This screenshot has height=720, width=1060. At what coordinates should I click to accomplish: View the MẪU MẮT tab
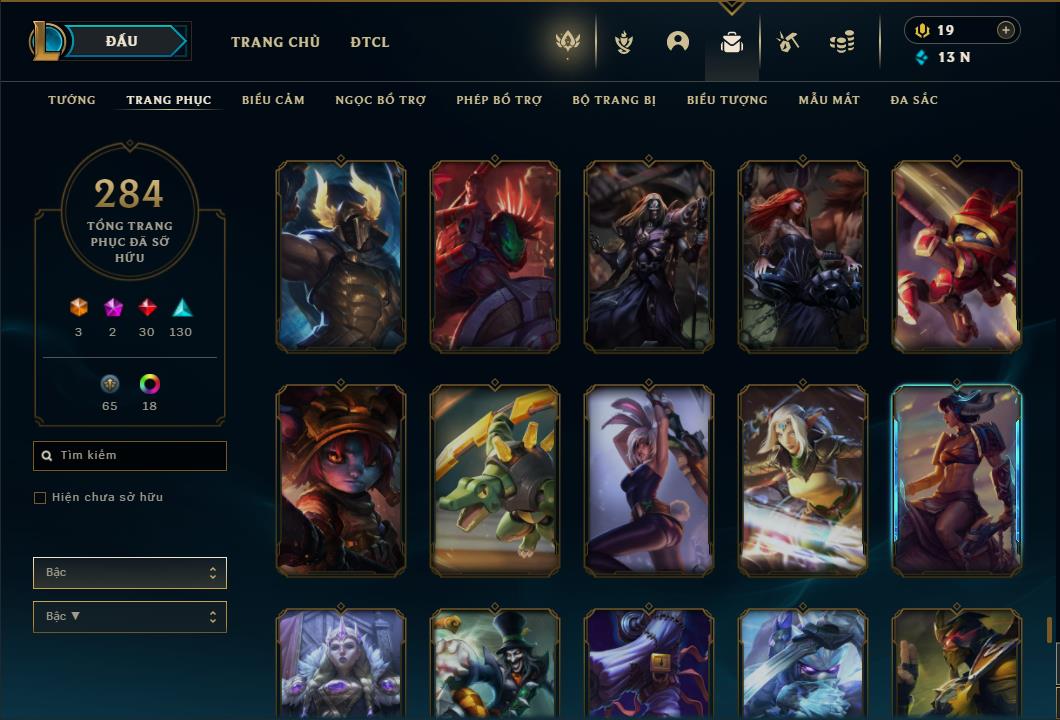click(829, 100)
